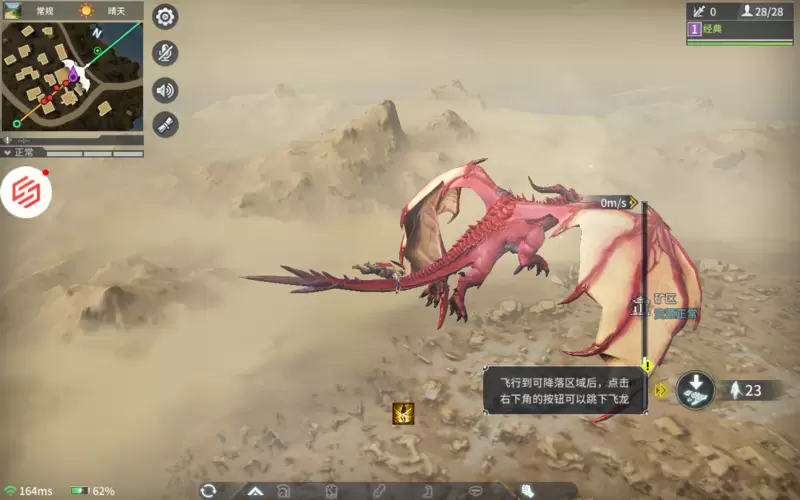Open the gear settings menu
The image size is (800, 500).
pos(165,17)
